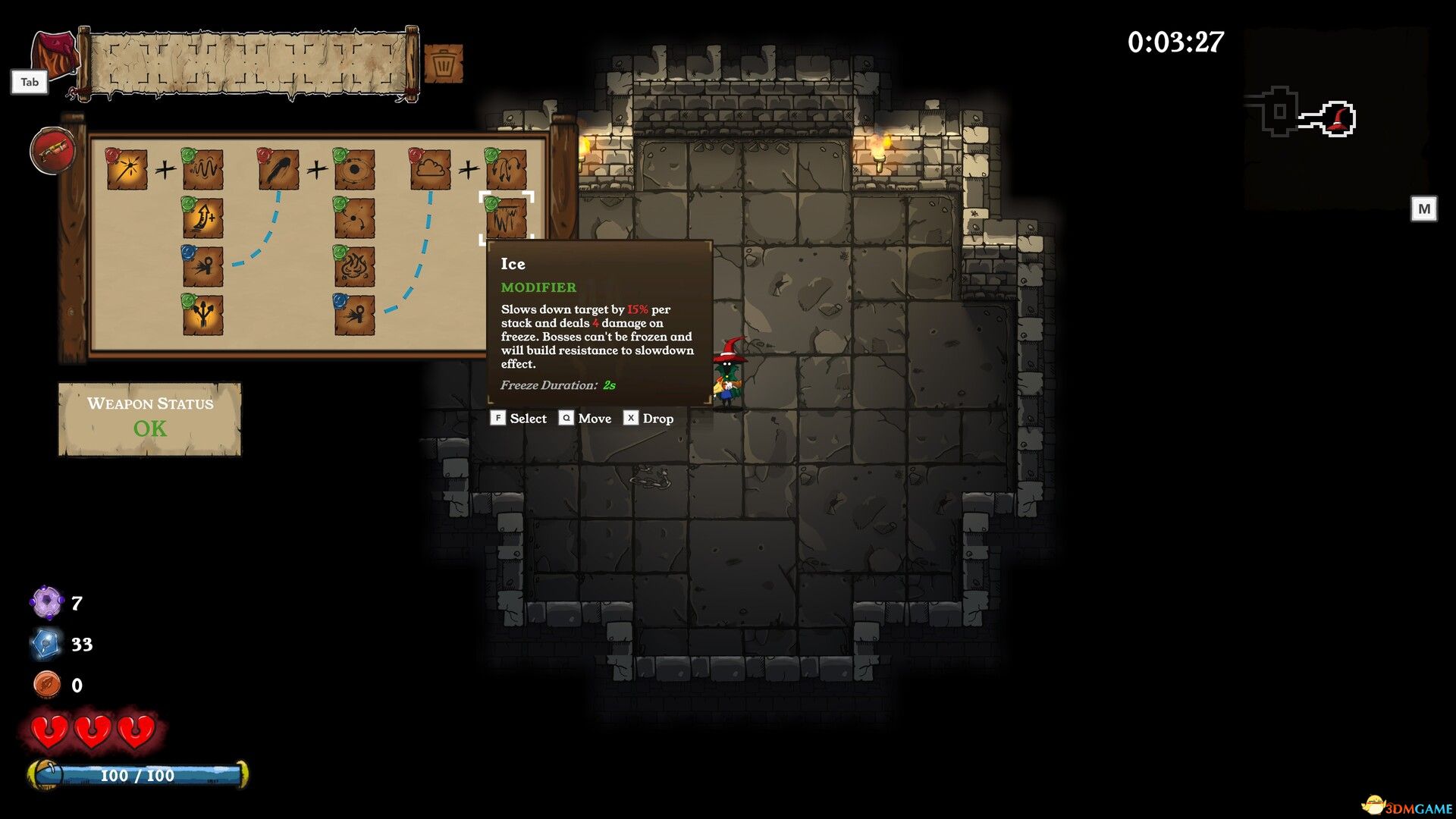Screen dimensions: 1456x819
Task: Select the cloud rune in third weapon slot
Action: coord(430,170)
